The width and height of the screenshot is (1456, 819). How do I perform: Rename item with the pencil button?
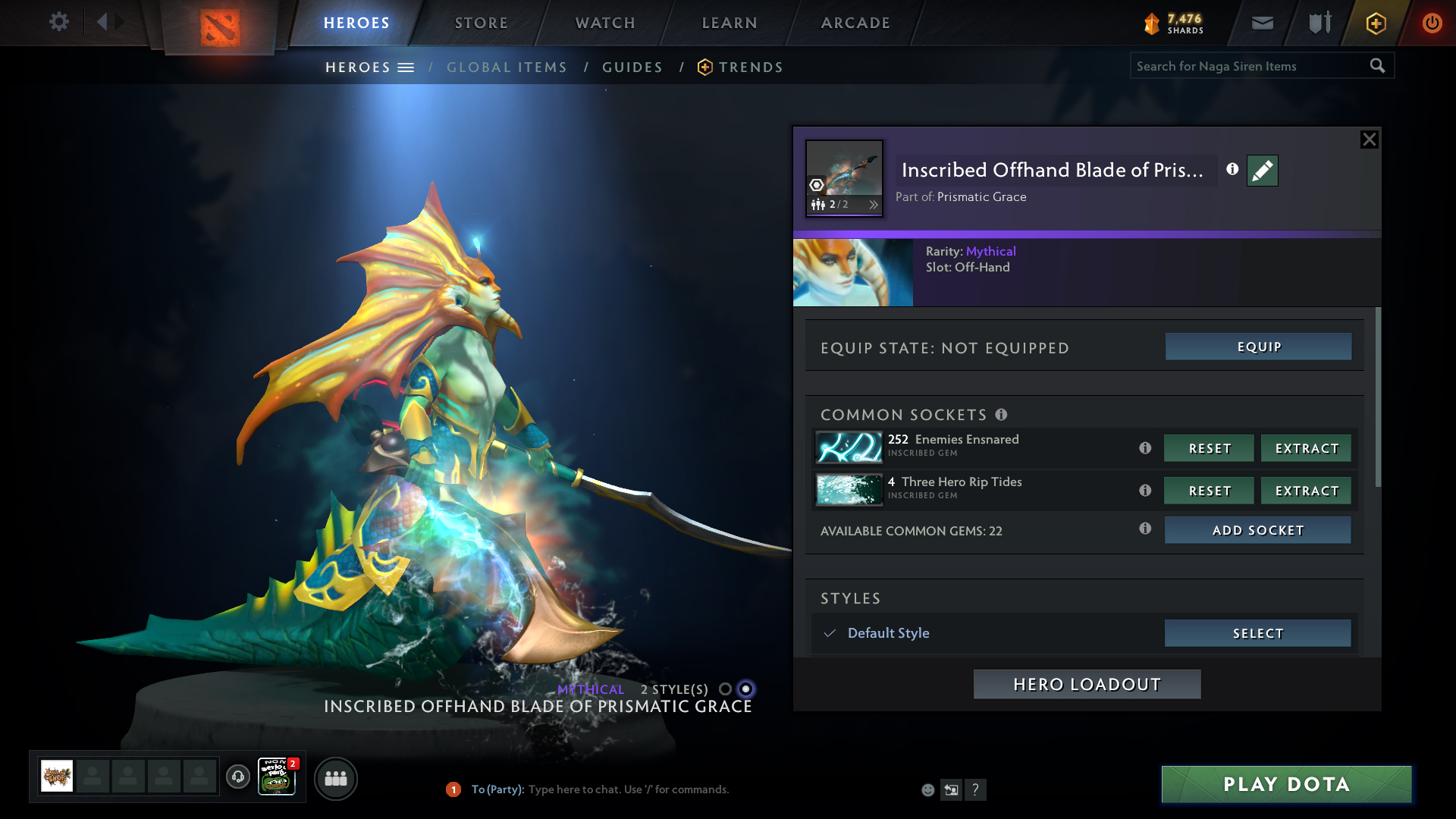(1262, 171)
